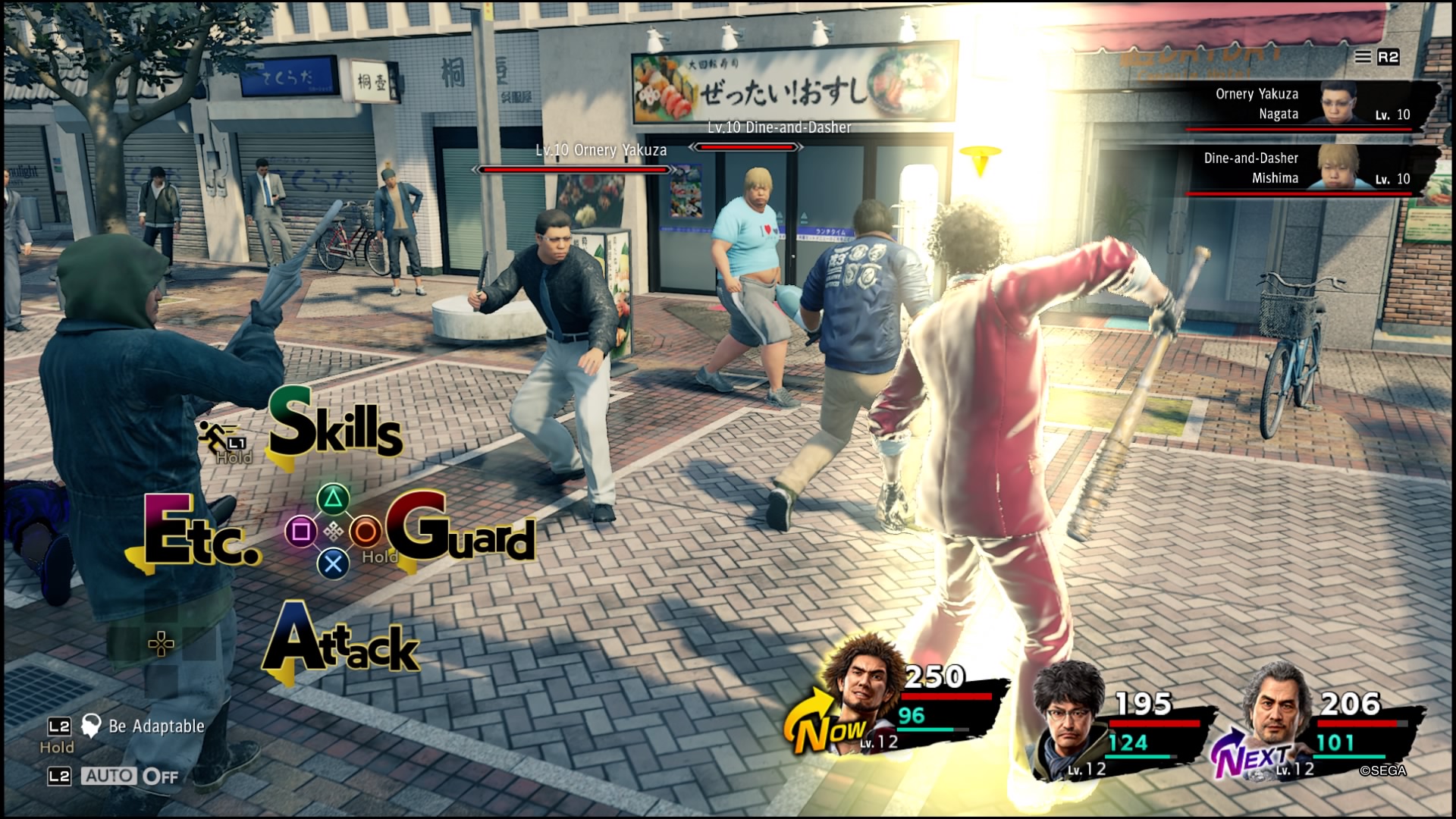Image resolution: width=1456 pixels, height=819 pixels.
Task: Select the Attack command
Action: [341, 643]
